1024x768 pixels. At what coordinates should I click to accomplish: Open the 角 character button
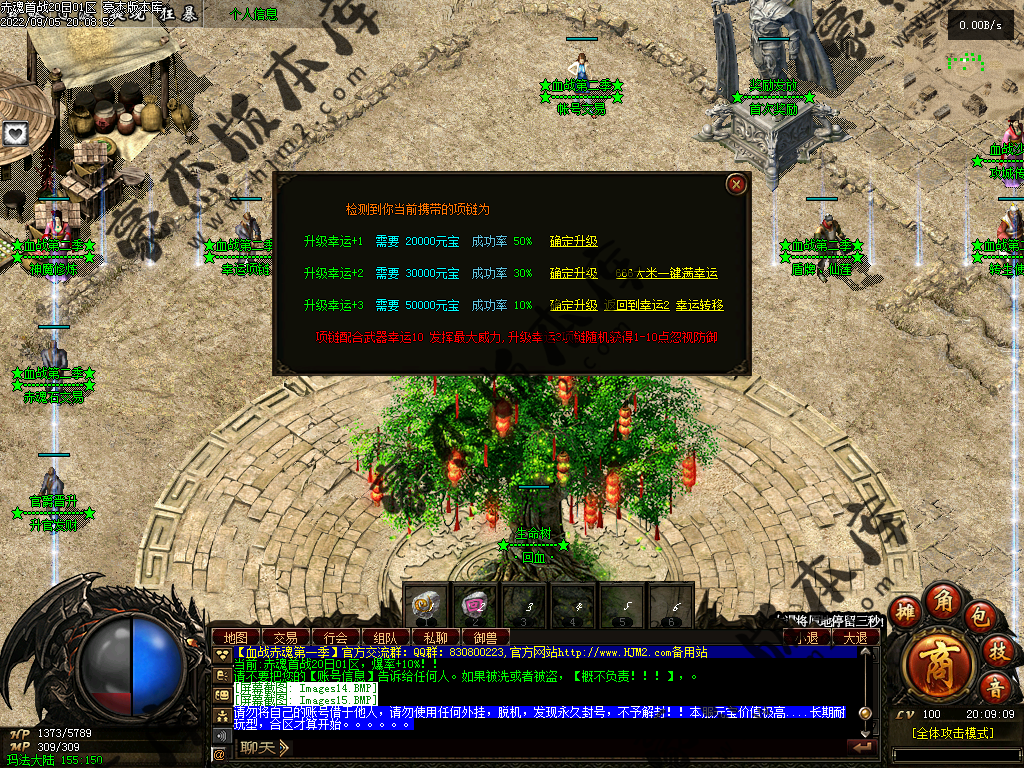[x=940, y=599]
